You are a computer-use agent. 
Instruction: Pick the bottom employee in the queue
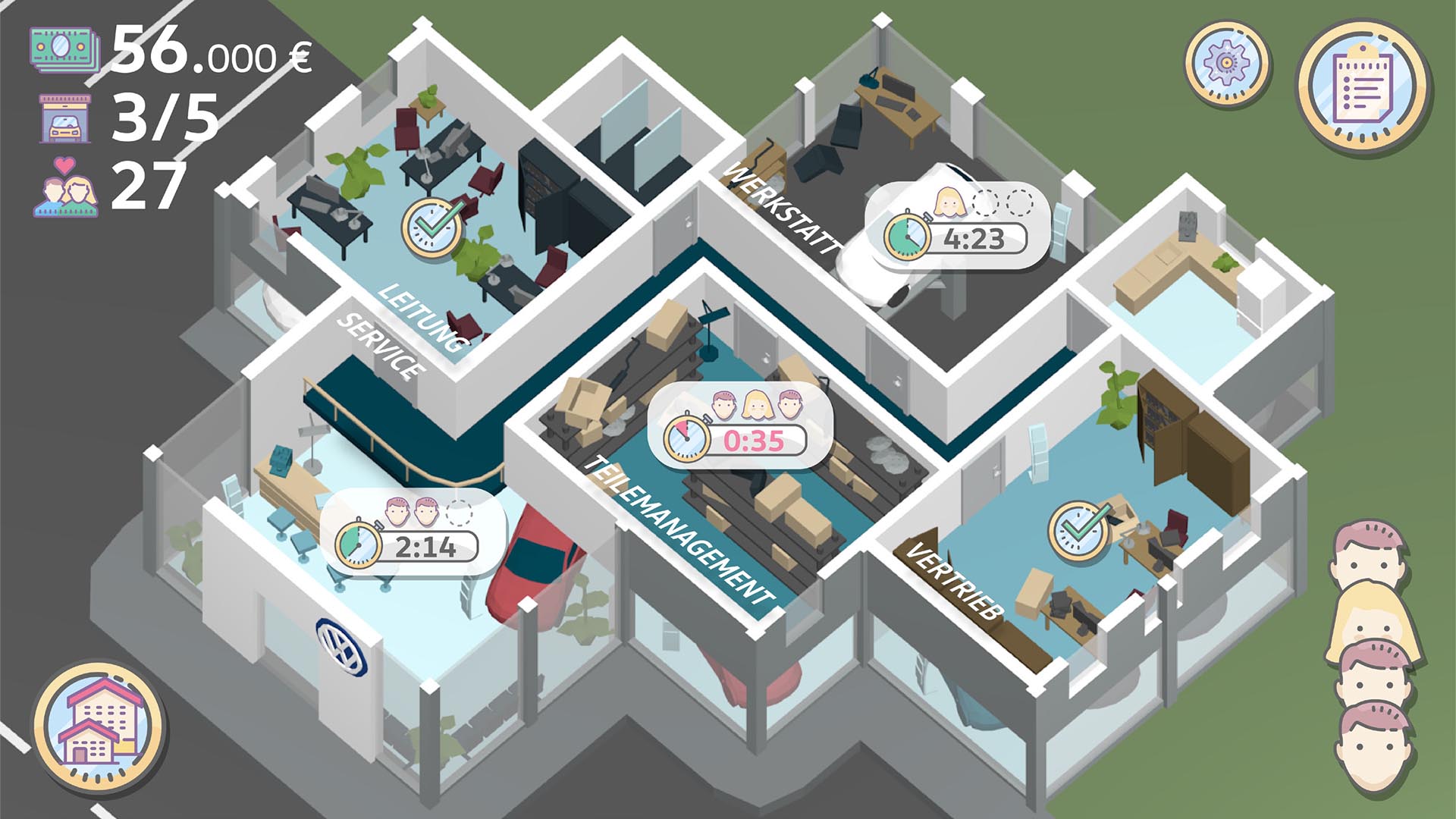tap(1374, 747)
